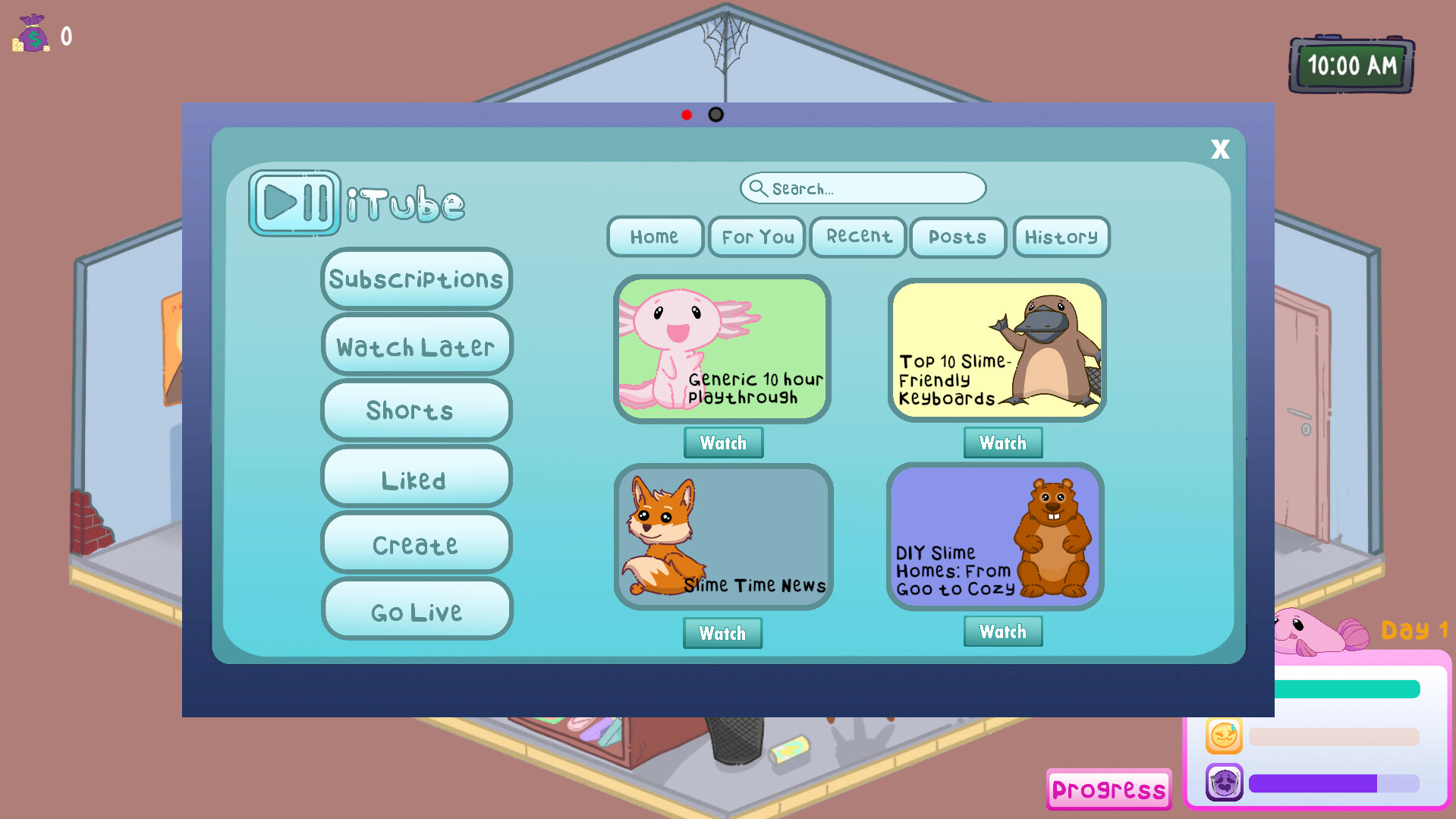
Task: Click the black webcam dot above the screen
Action: (x=714, y=114)
